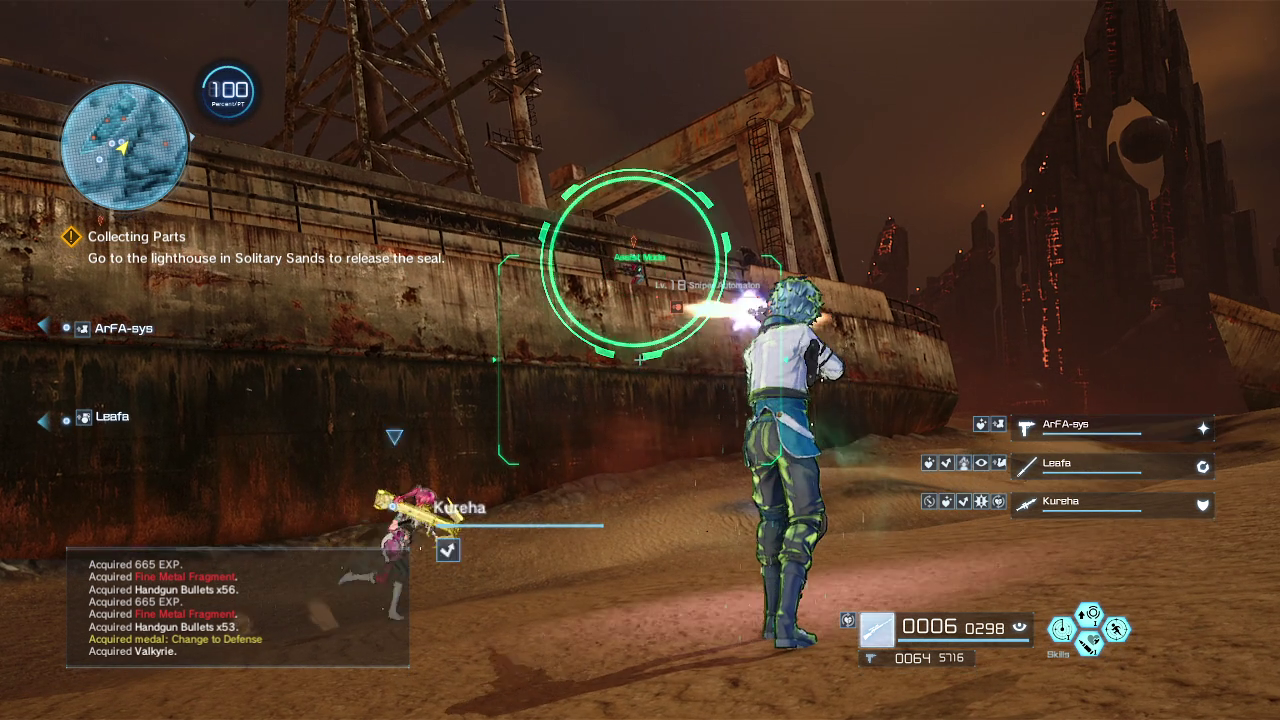Click the star icon on ArFA-sys's panel

(1203, 428)
